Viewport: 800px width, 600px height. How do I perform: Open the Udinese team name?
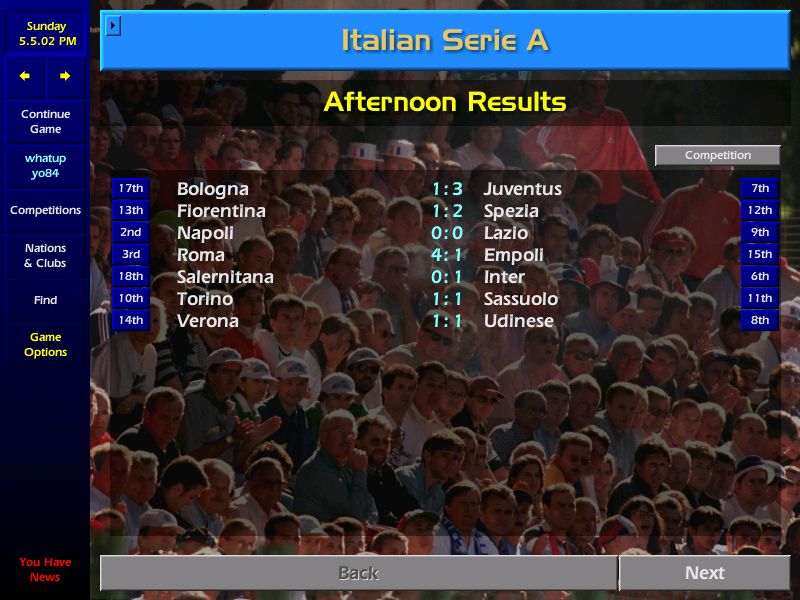pyautogui.click(x=518, y=321)
